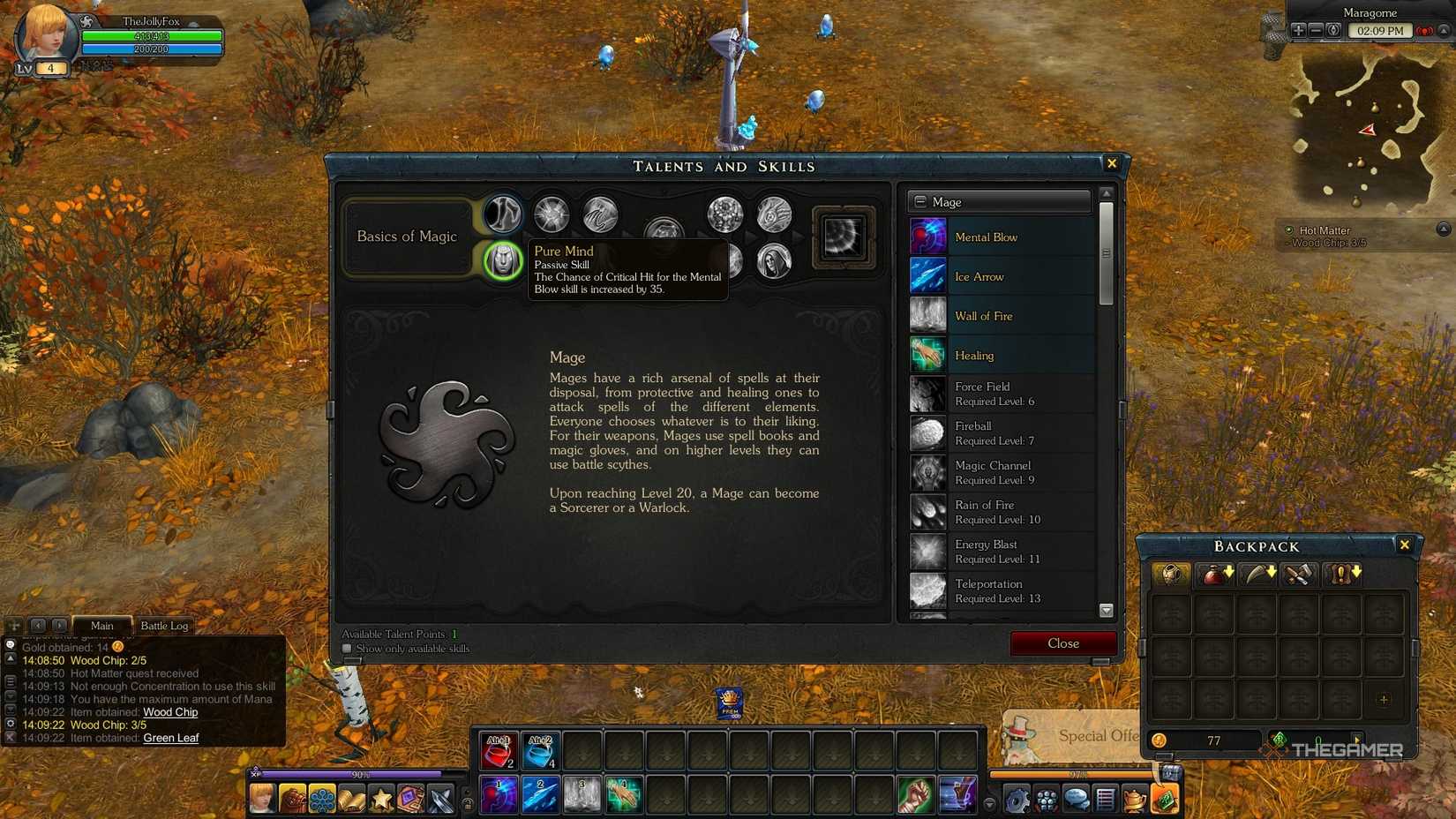Expand the yellow arrow next to backpack currency

1357,740
